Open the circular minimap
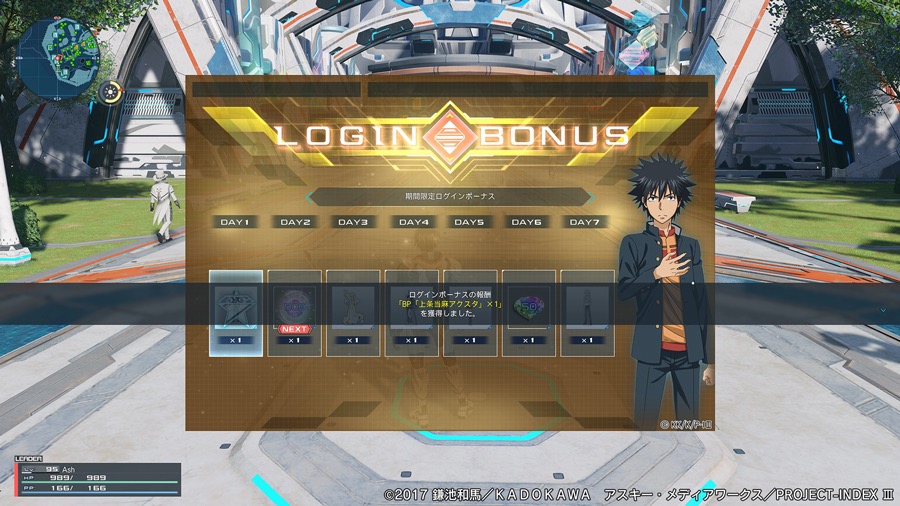The width and height of the screenshot is (900, 506). pos(59,50)
